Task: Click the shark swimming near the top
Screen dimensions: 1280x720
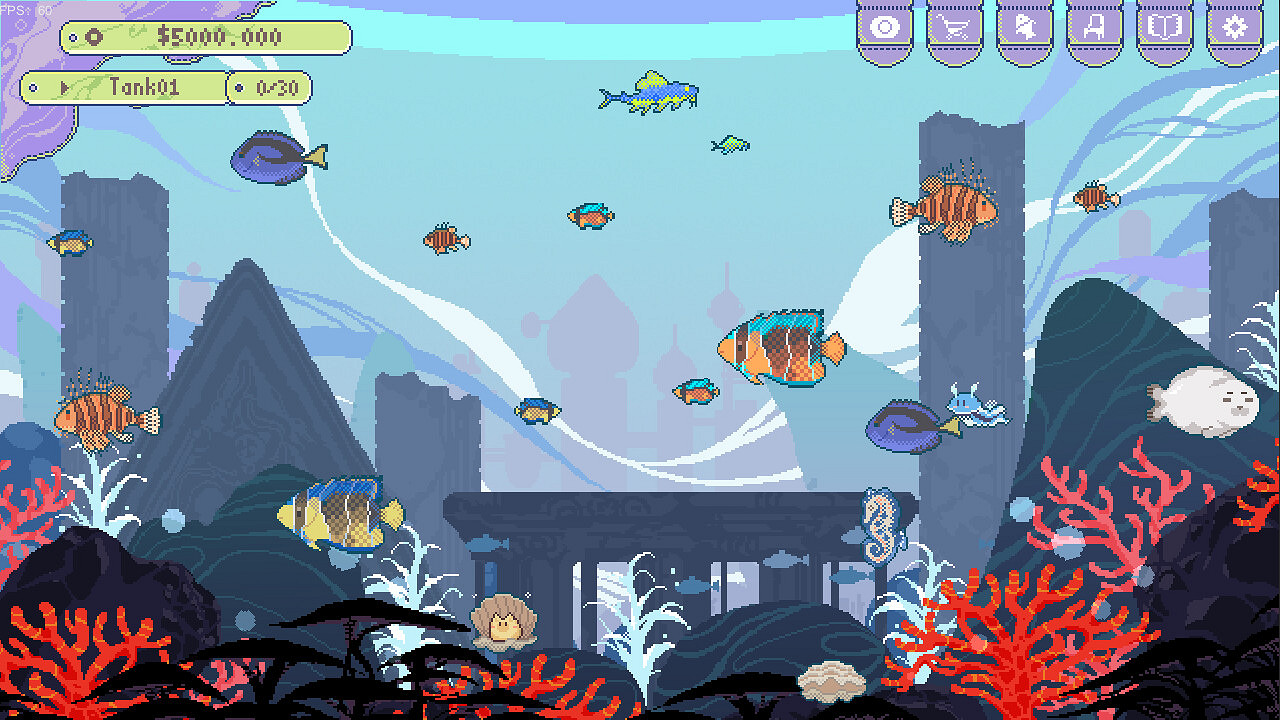Action: [650, 92]
